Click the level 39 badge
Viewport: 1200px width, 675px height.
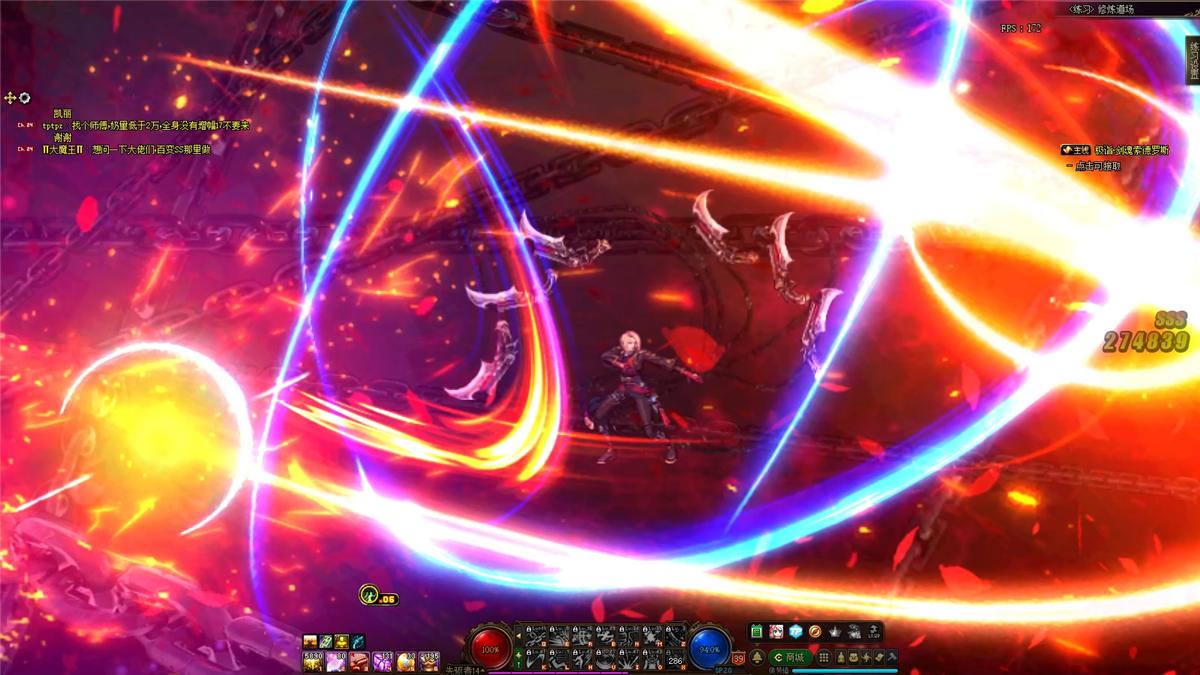[738, 657]
